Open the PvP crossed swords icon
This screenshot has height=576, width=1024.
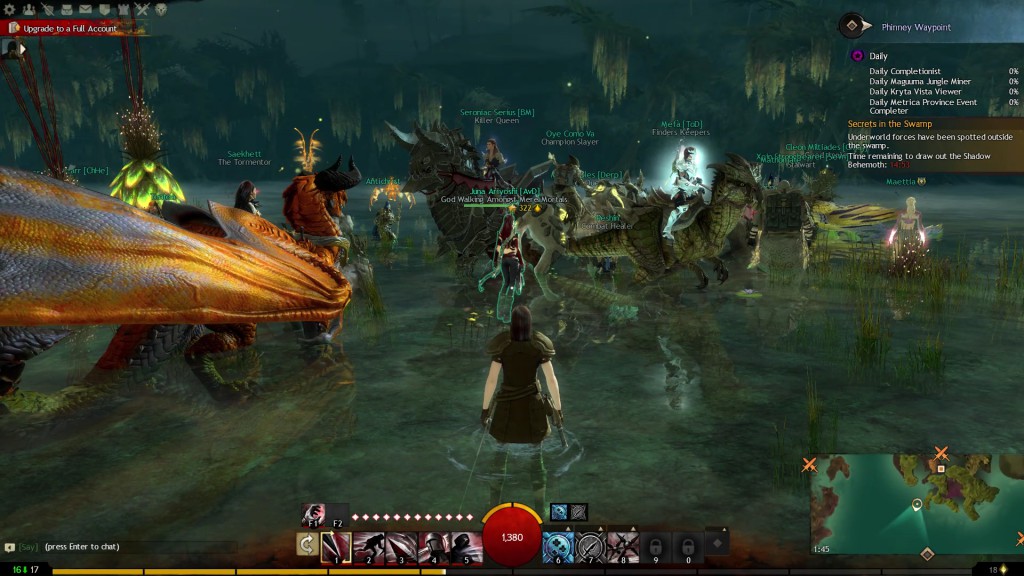point(141,10)
